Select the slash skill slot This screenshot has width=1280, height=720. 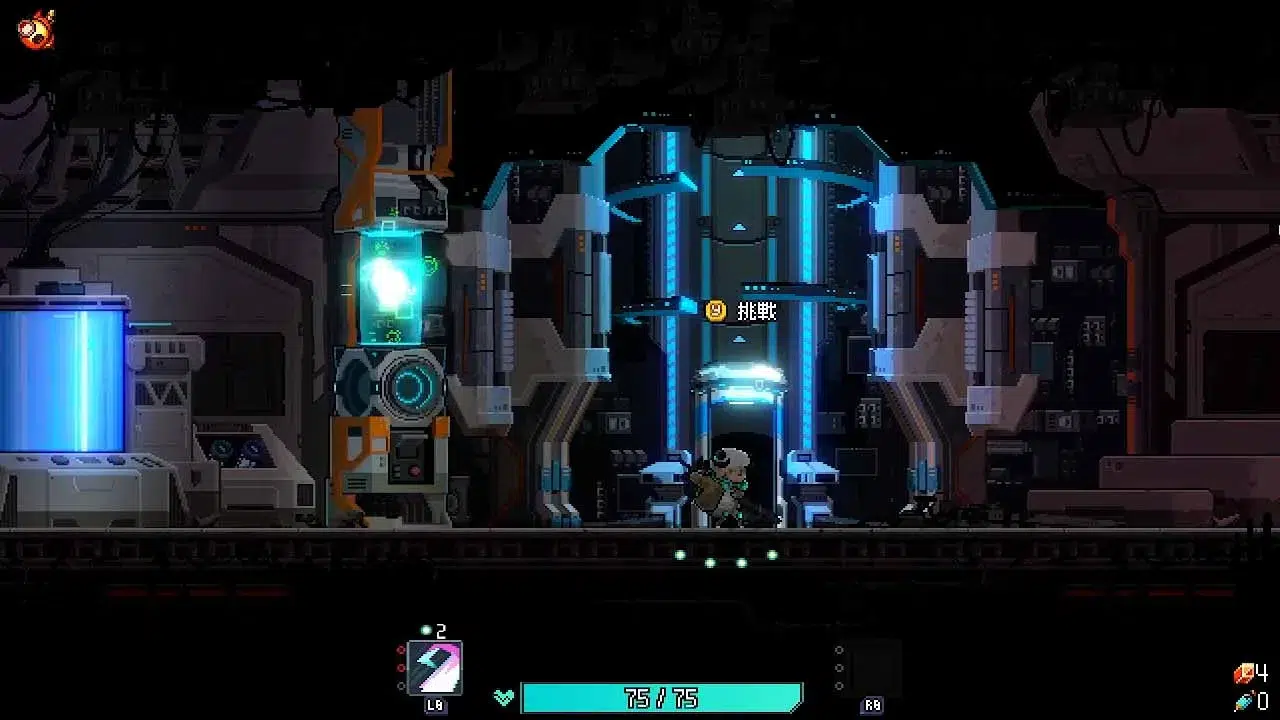point(435,668)
